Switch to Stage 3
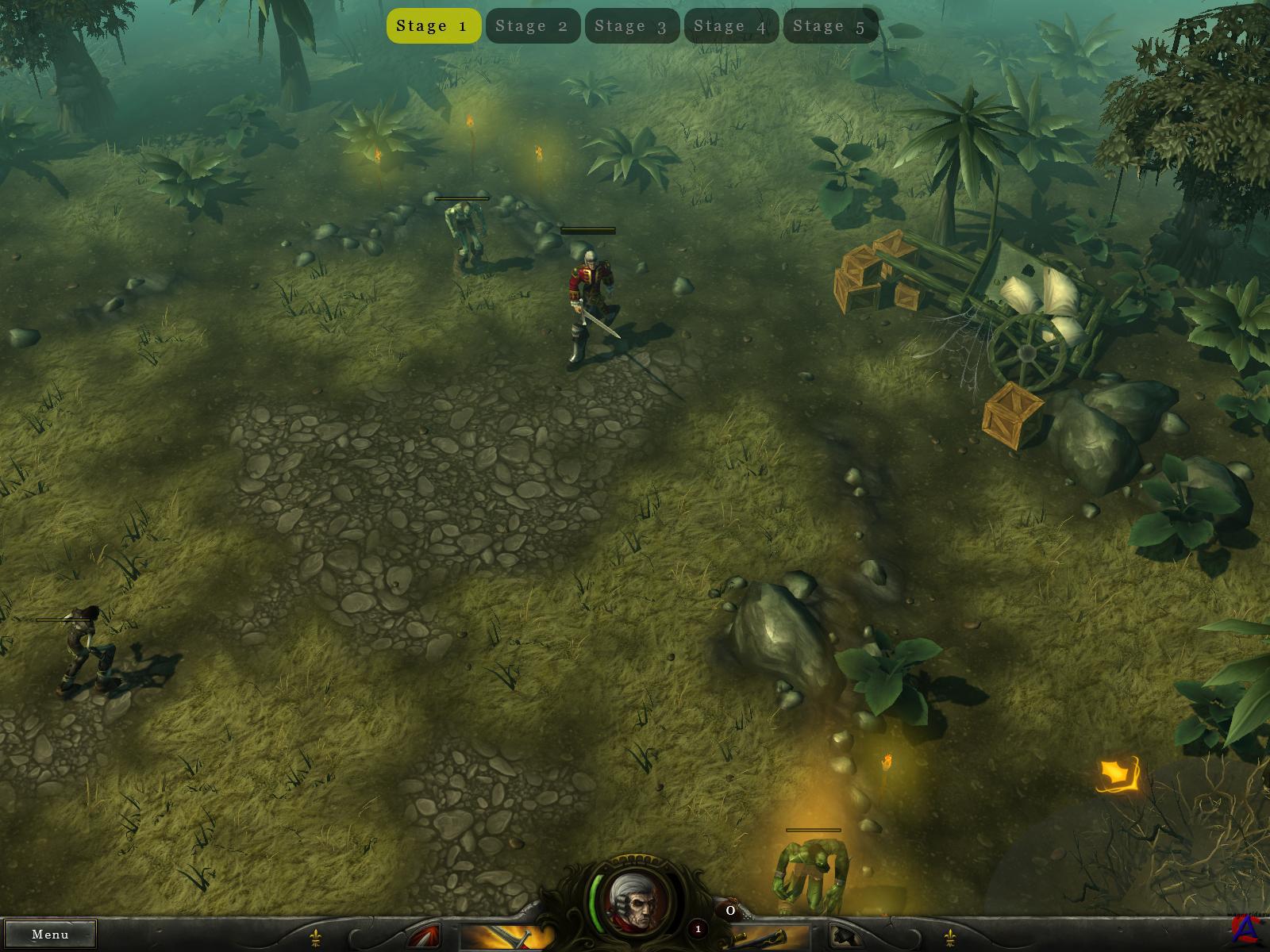Screen dimensions: 1270x952 point(632,26)
